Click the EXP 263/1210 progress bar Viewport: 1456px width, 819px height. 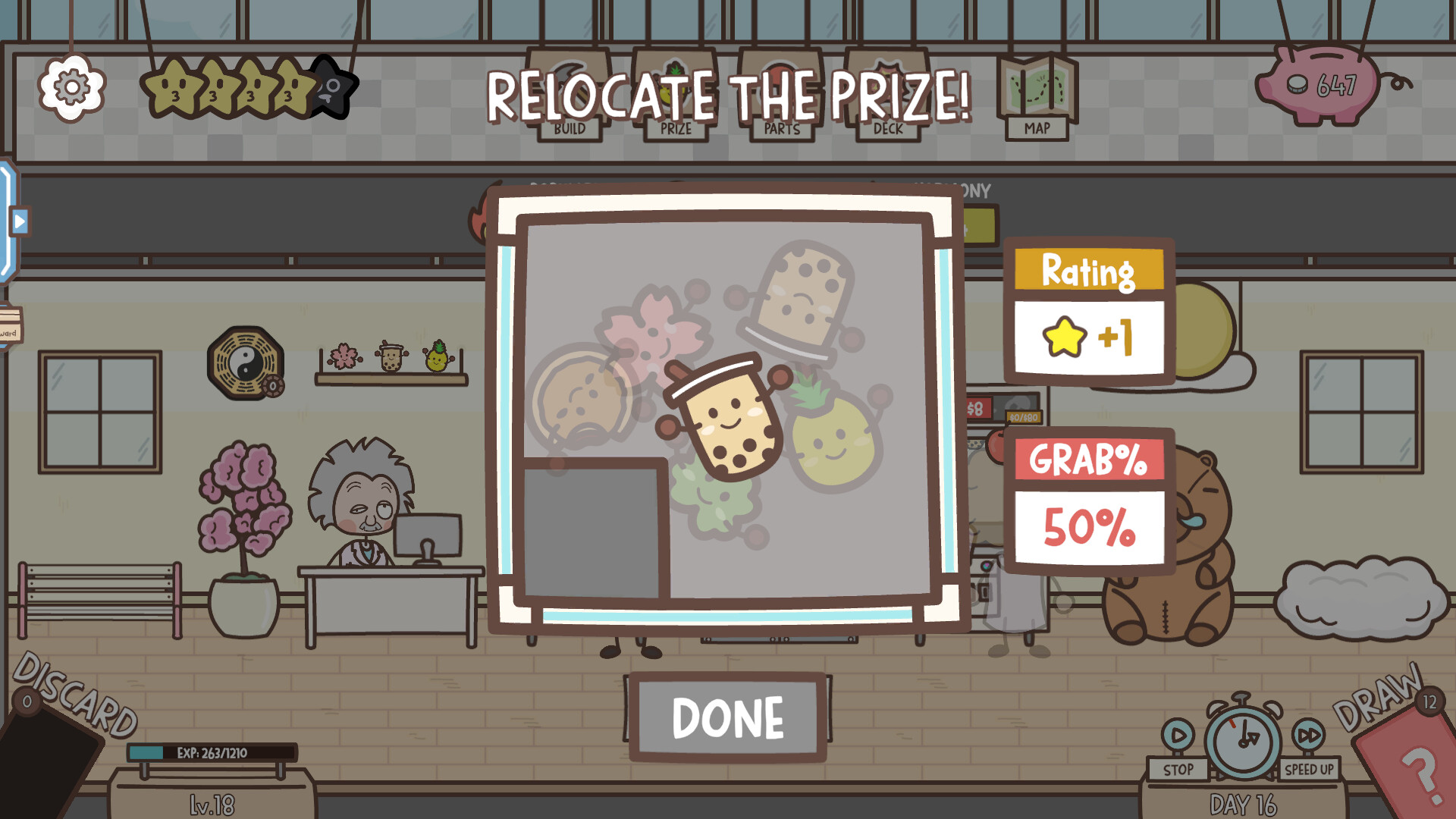[x=212, y=751]
